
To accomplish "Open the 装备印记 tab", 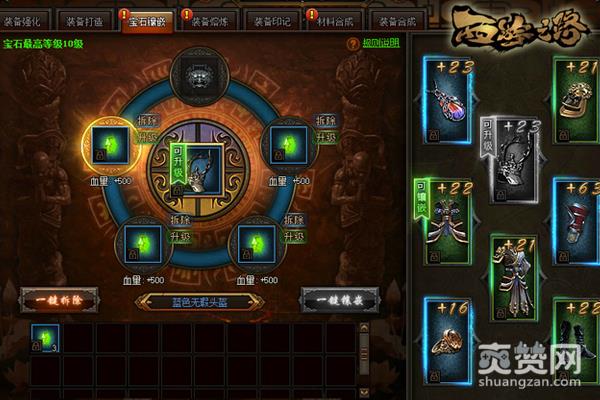I will (x=272, y=21).
